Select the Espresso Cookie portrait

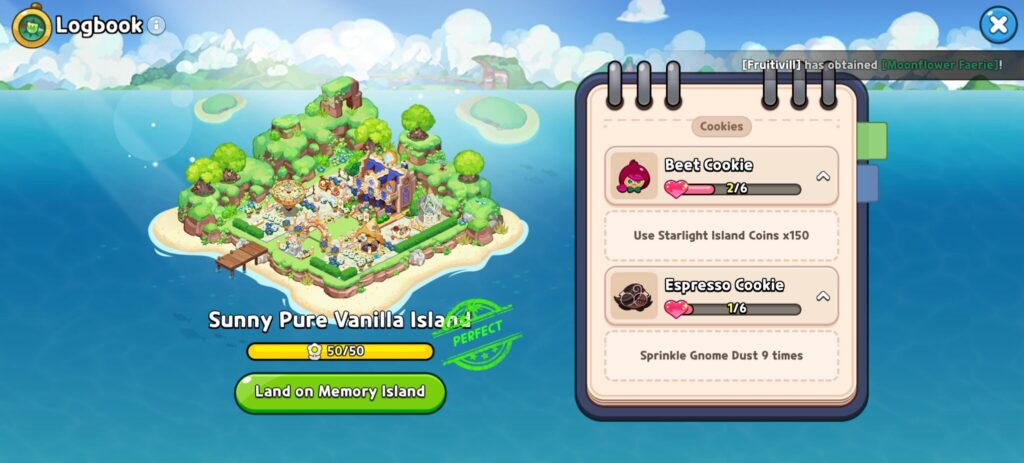635,296
